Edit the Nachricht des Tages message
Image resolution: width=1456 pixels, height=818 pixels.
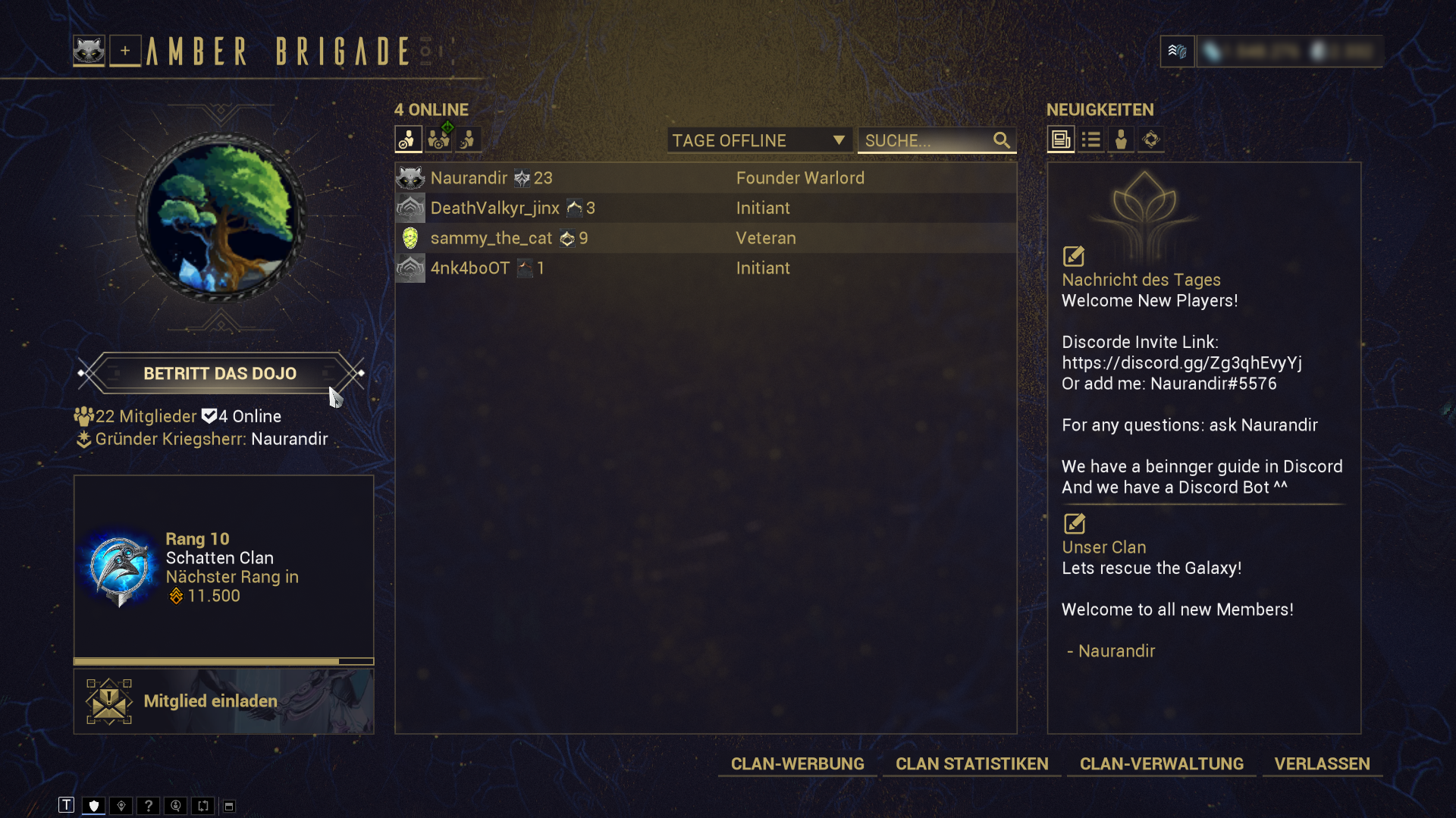point(1074,256)
